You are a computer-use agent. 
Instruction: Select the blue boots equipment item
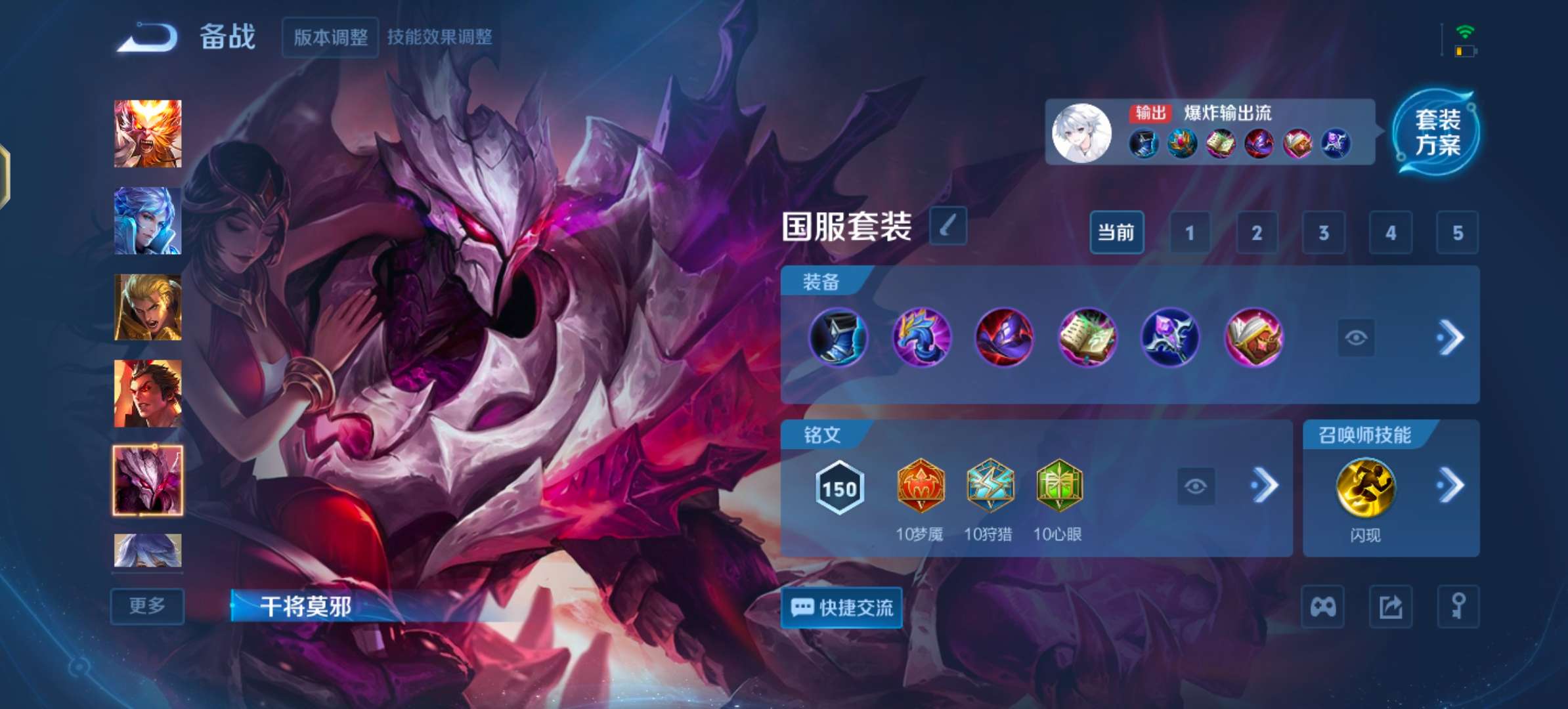pos(838,337)
